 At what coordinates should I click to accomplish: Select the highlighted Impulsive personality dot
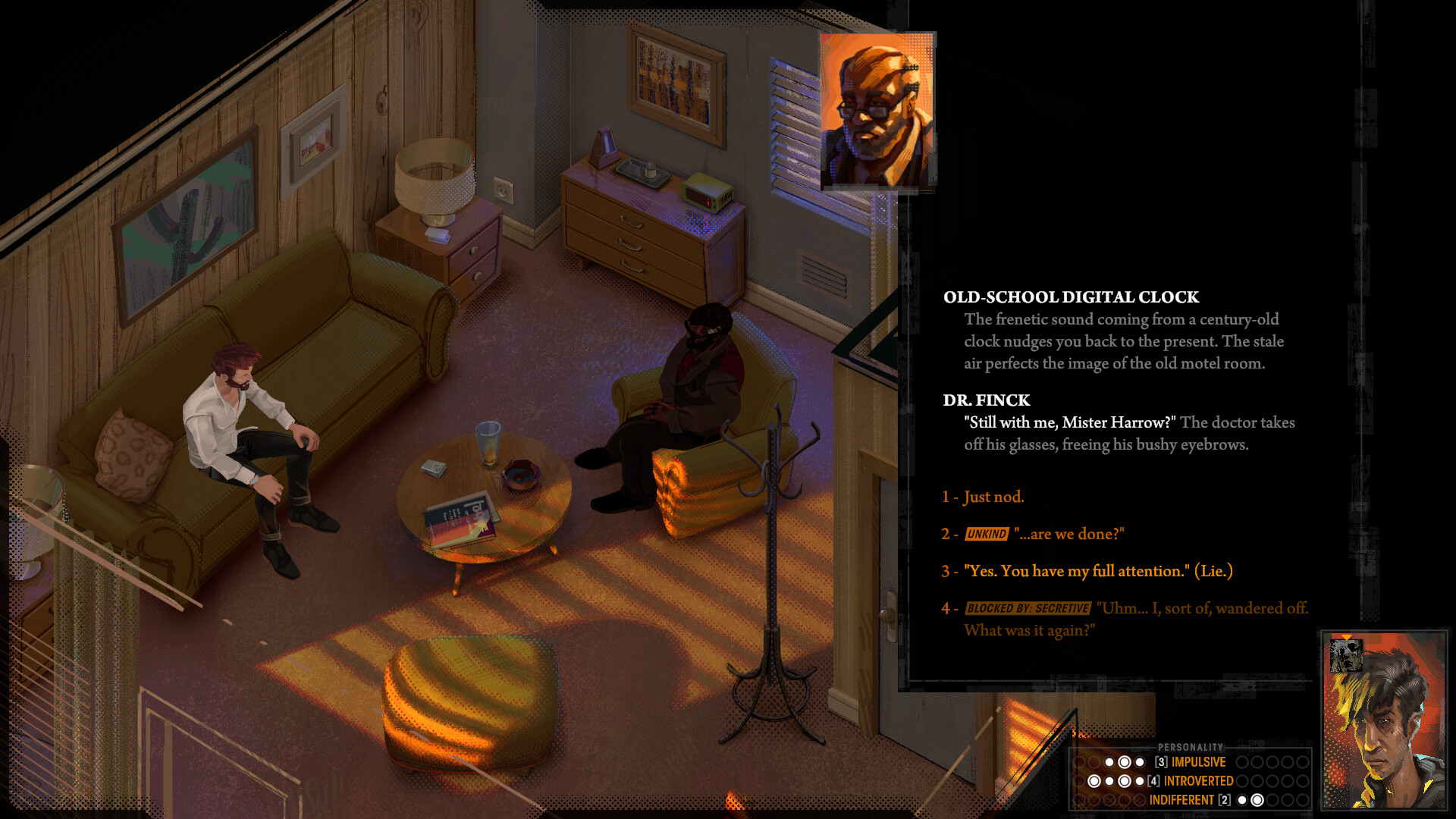coord(1125,761)
